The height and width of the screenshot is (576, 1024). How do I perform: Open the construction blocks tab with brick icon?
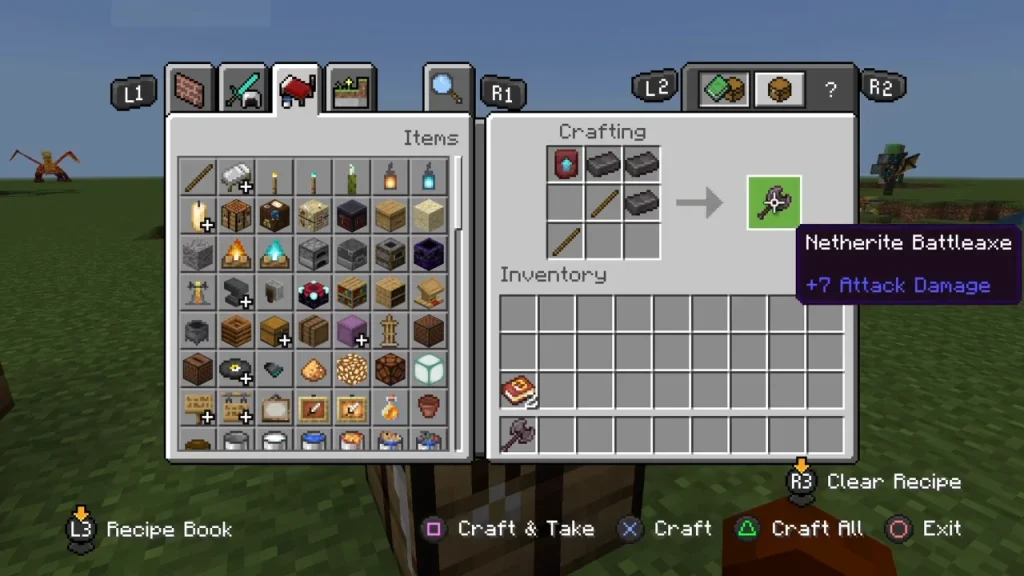point(191,93)
